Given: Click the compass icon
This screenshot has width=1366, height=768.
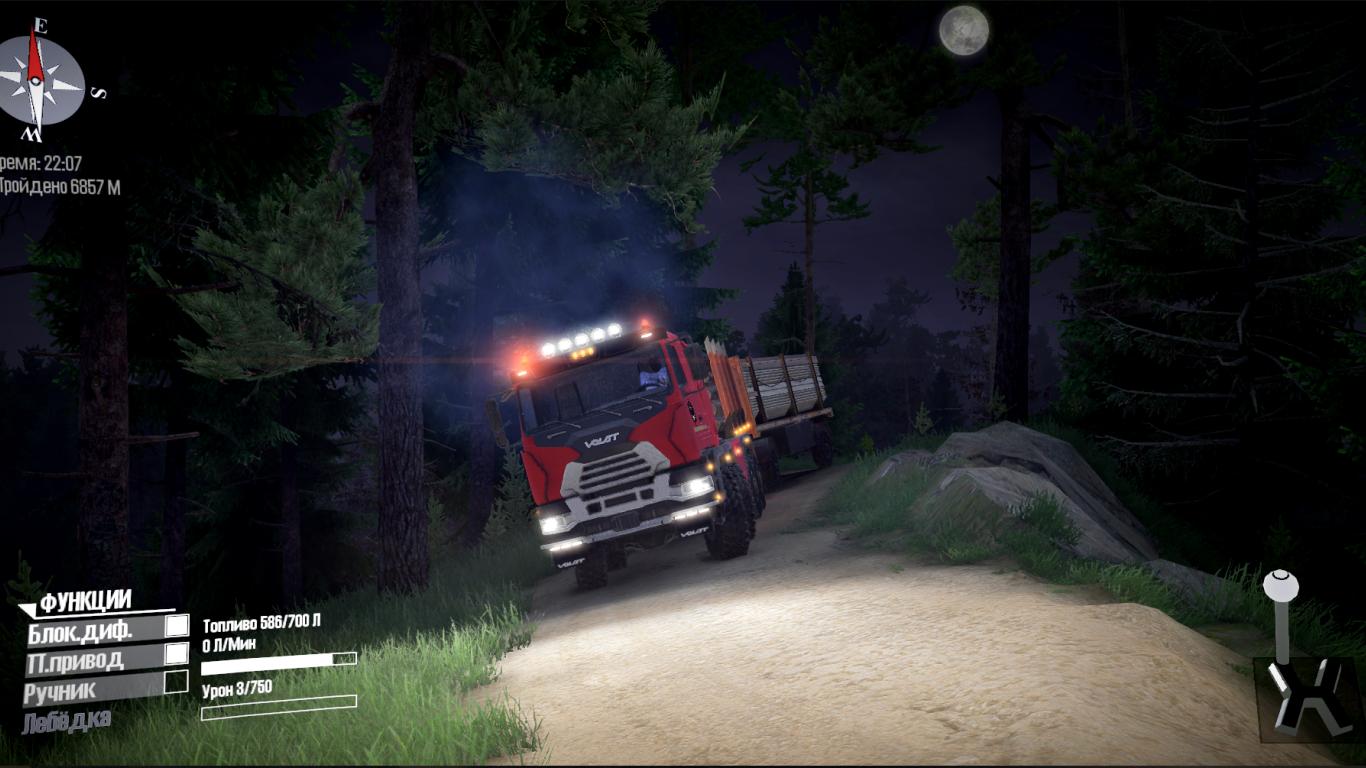Looking at the screenshot, I should [x=40, y=84].
